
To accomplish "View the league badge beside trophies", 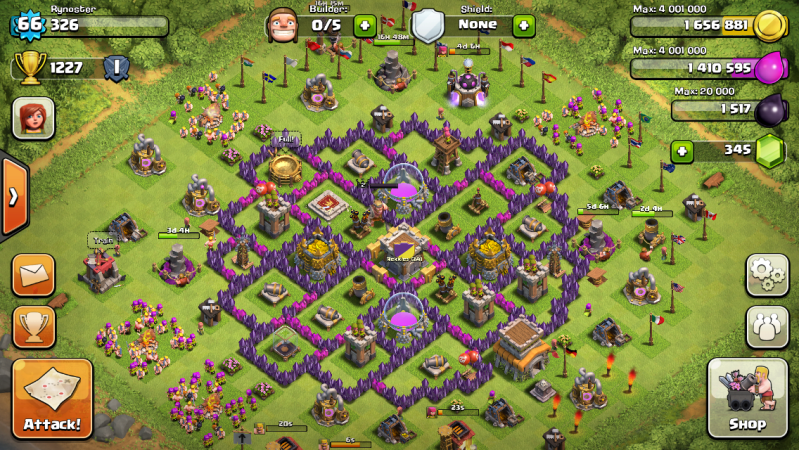I will click(x=116, y=68).
